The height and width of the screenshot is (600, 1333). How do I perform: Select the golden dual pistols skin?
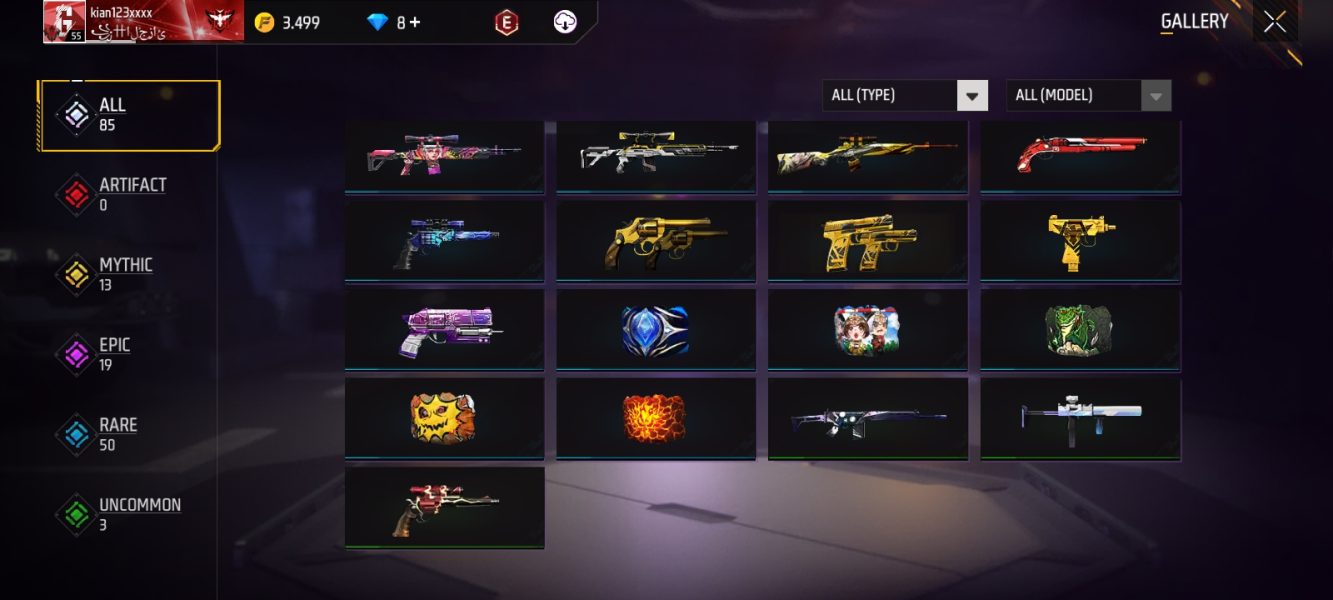pyautogui.click(x=868, y=241)
